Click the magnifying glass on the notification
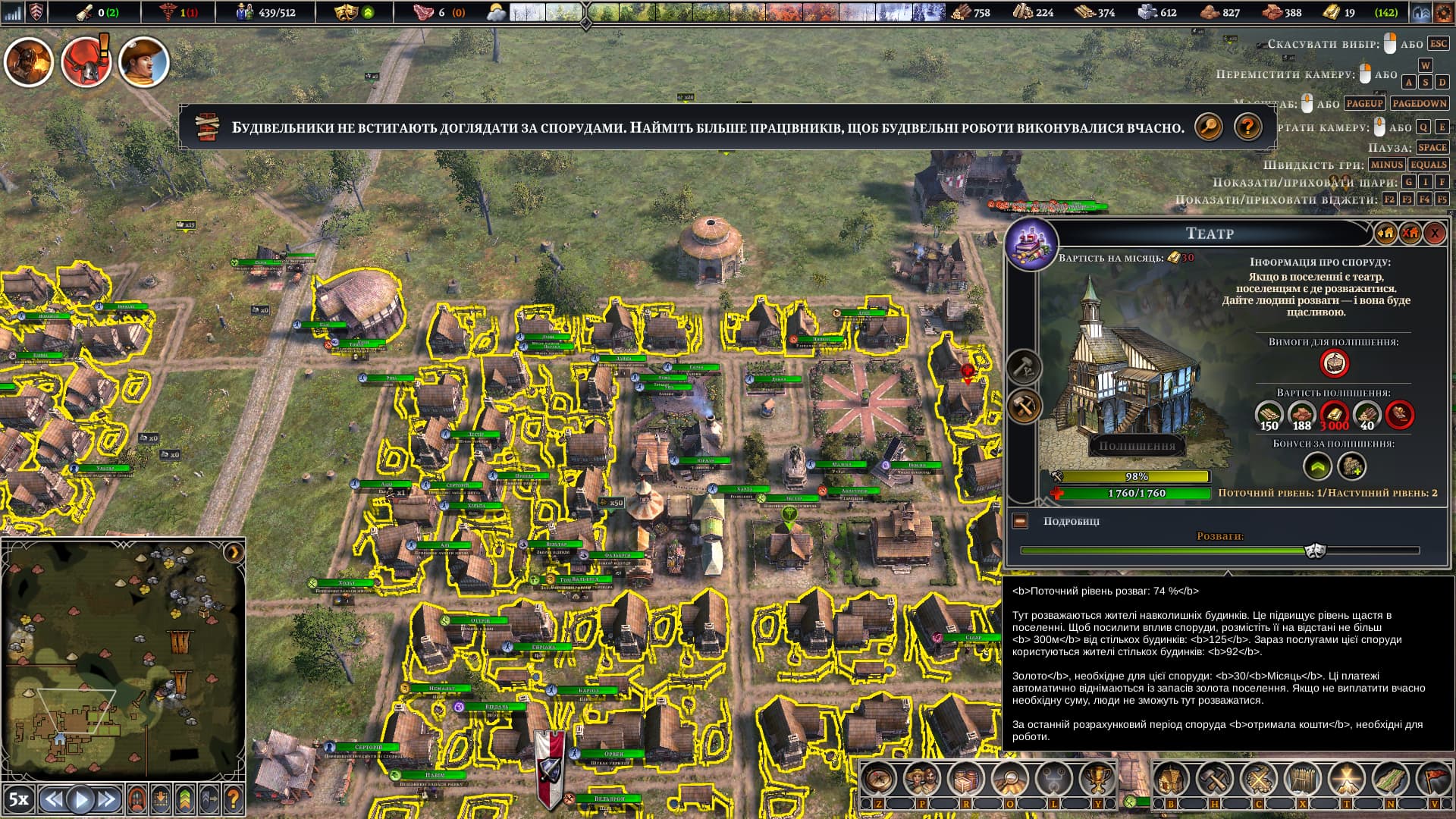Screen dimensions: 1456x819 point(1209,127)
